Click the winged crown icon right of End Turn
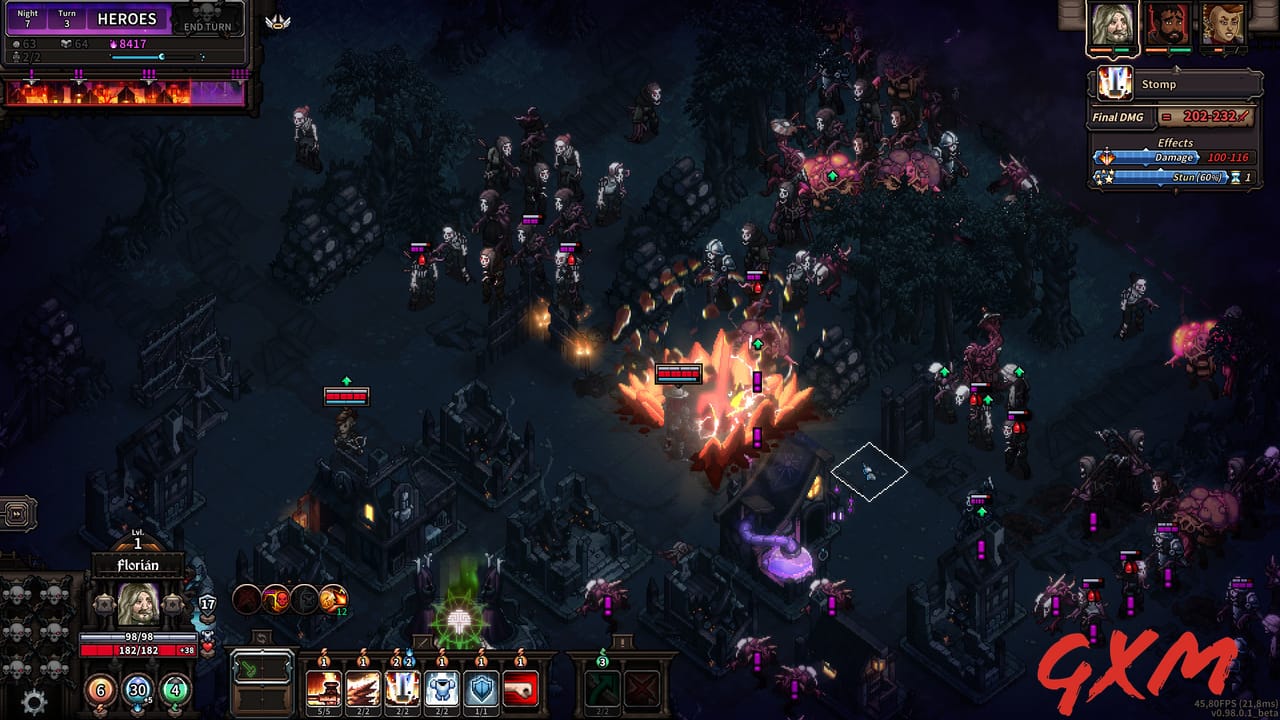Viewport: 1280px width, 720px height. click(277, 23)
